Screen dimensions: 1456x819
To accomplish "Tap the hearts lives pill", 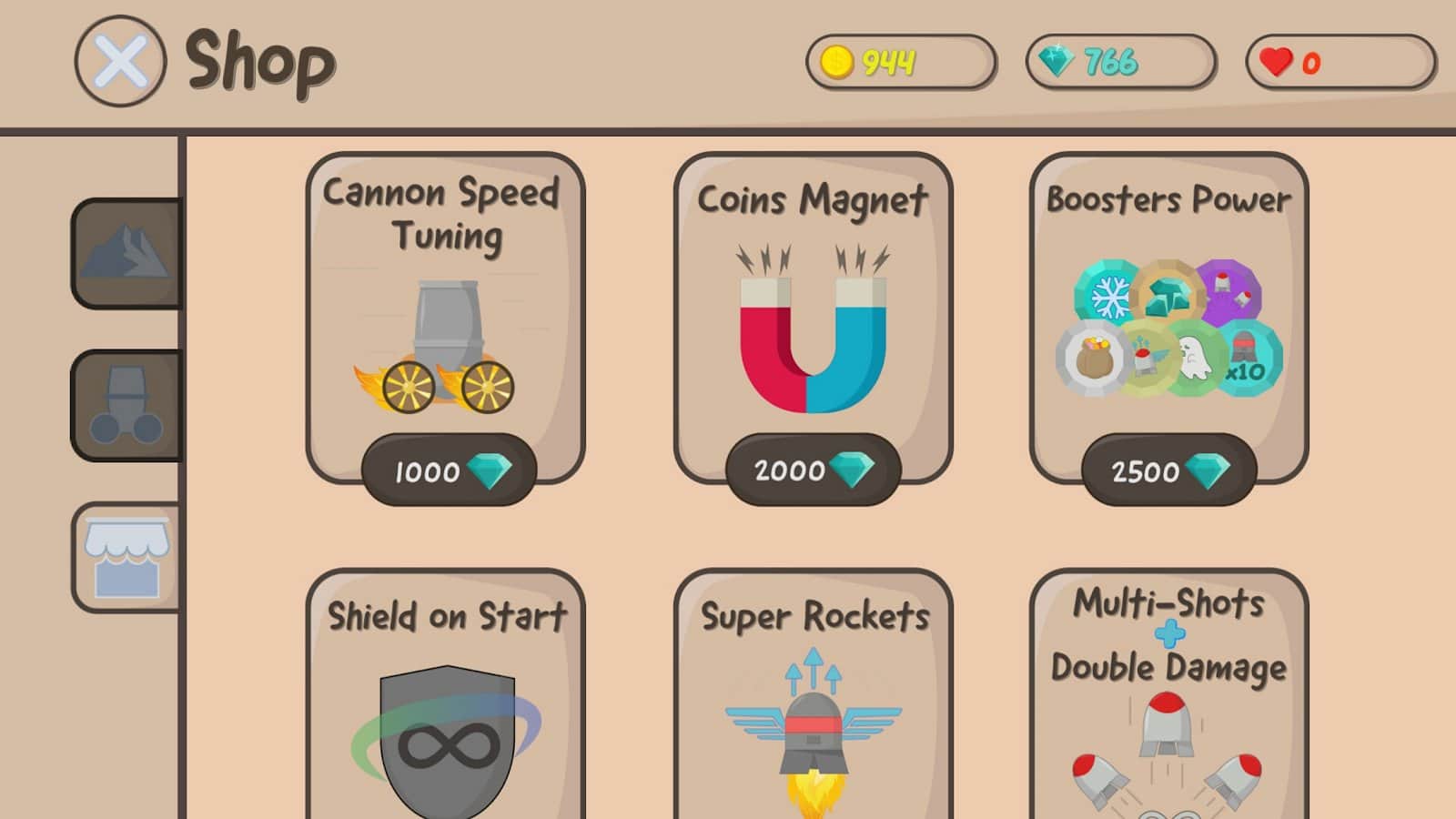I will point(1340,62).
